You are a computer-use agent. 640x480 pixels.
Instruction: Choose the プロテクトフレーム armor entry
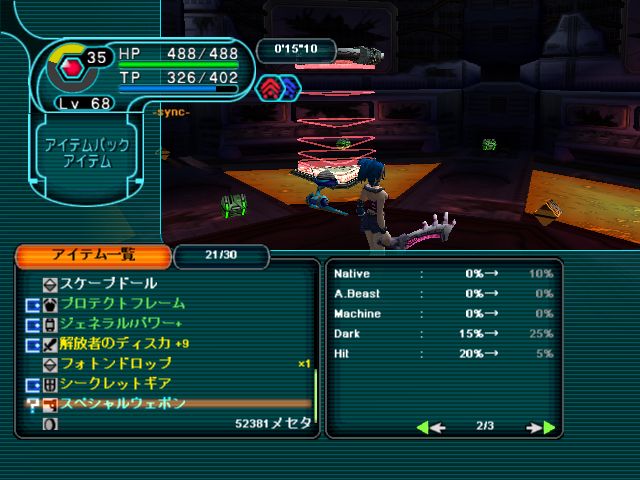[123, 303]
